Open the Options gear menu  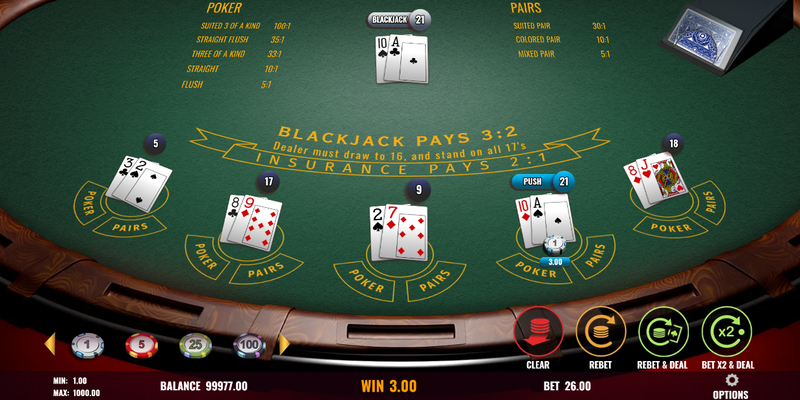(730, 381)
